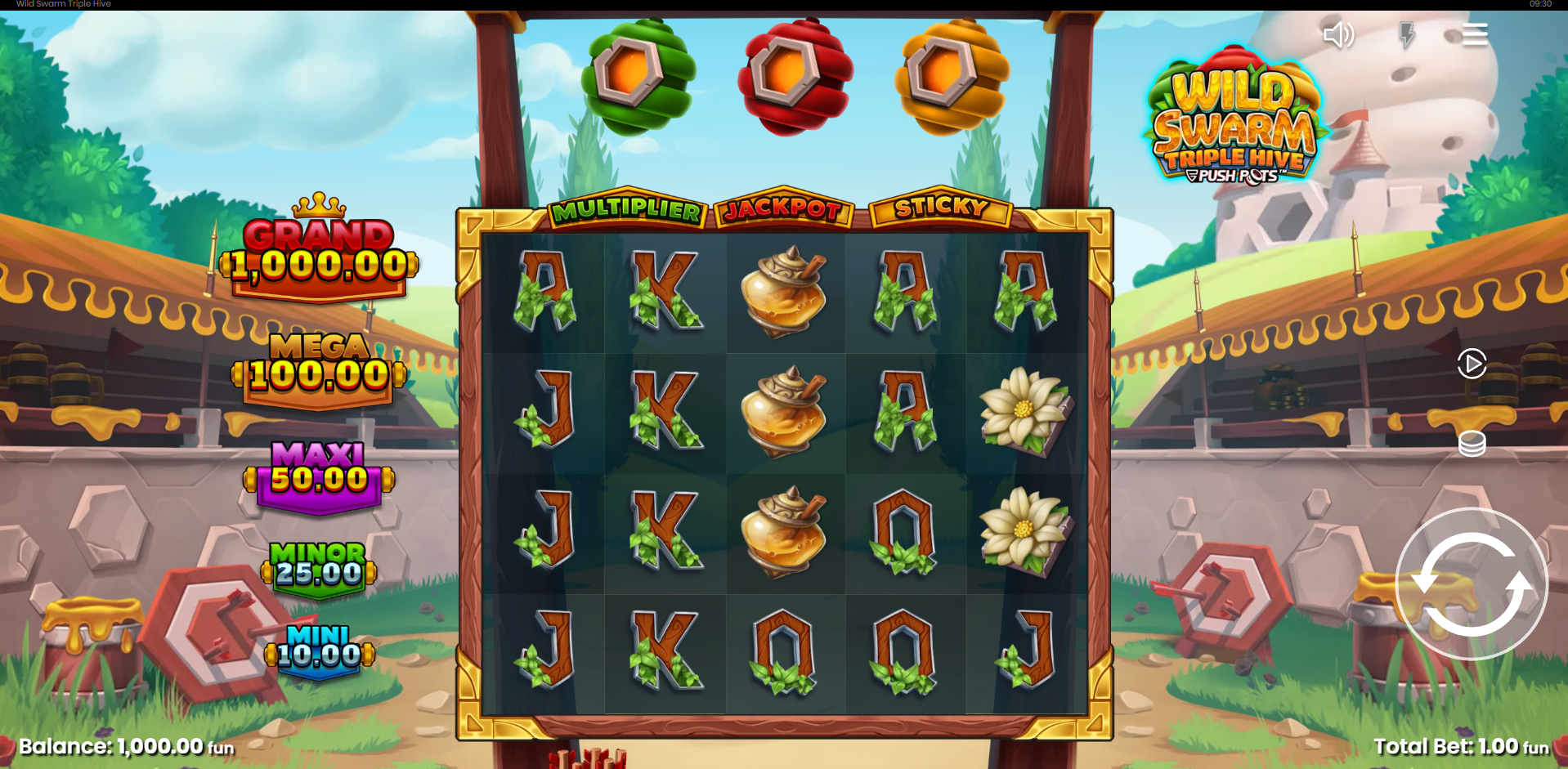Open the bet amount coin stack
Image resolution: width=1568 pixels, height=769 pixels.
[x=1472, y=444]
